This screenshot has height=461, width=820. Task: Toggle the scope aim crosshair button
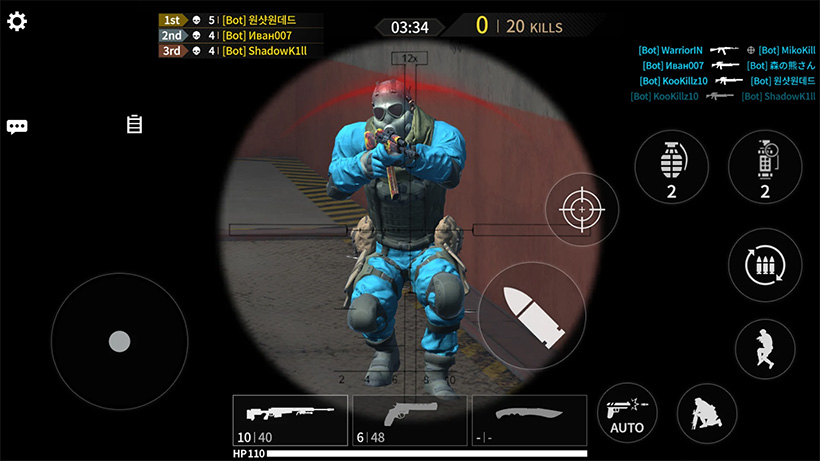pyautogui.click(x=581, y=209)
